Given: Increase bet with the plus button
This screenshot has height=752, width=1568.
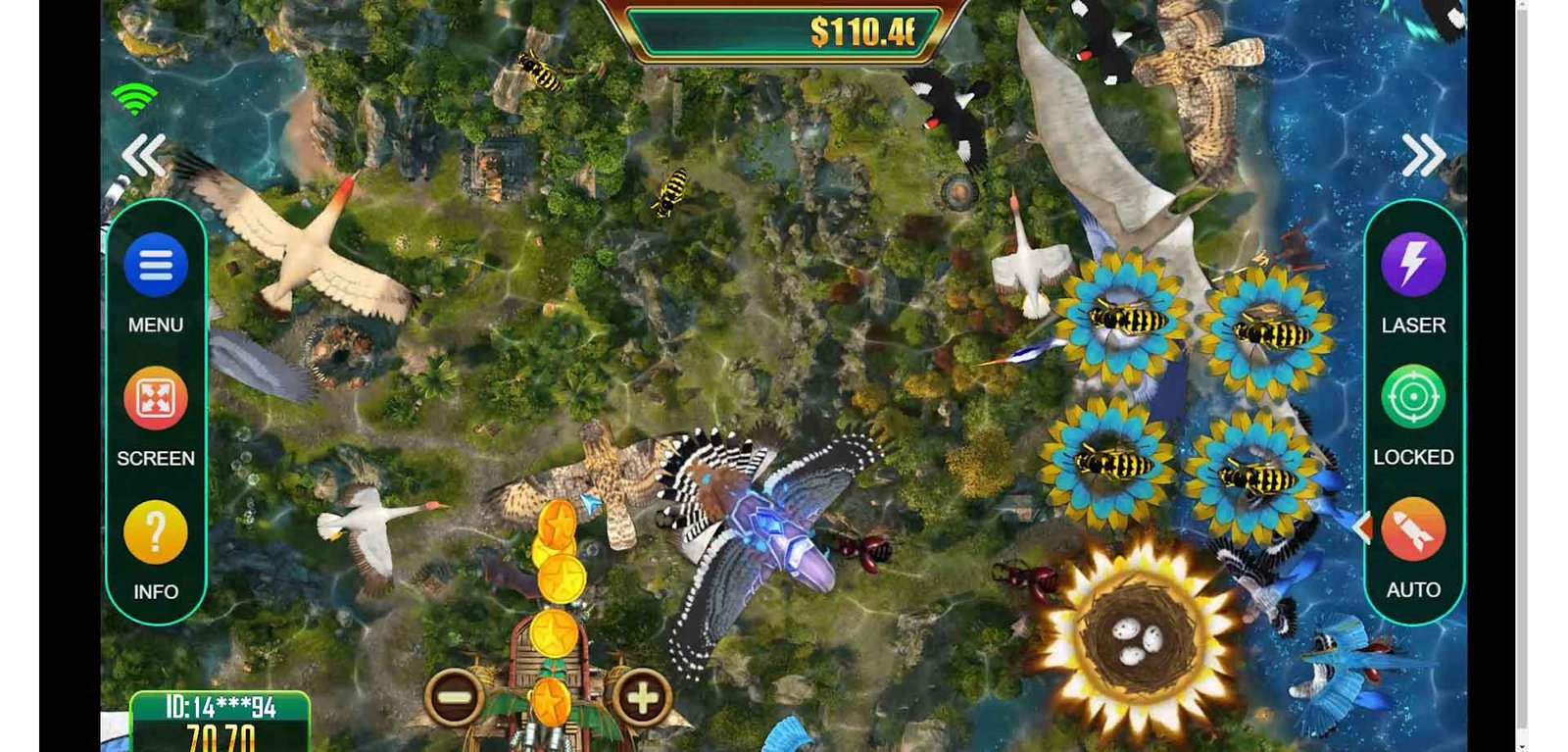Looking at the screenshot, I should pyautogui.click(x=643, y=698).
